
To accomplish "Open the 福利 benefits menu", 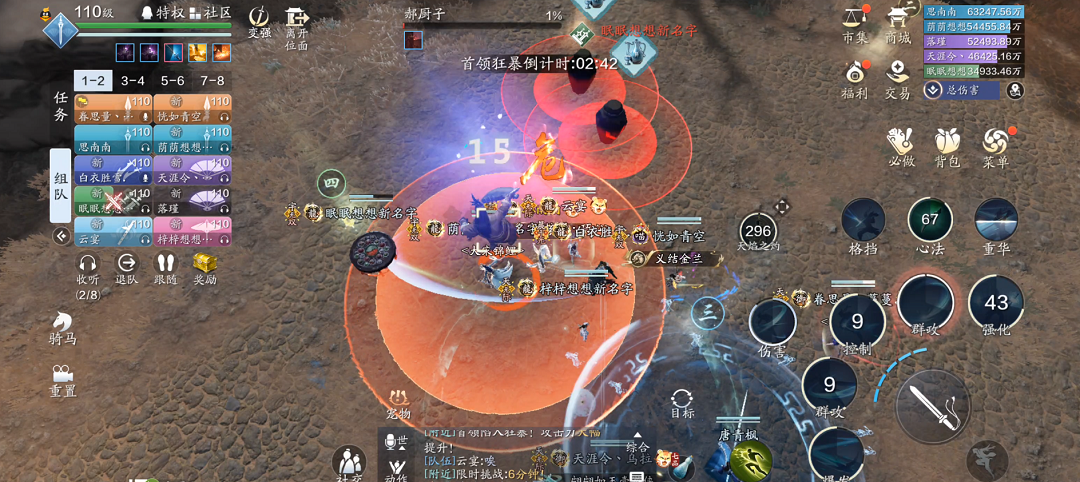I will 855,80.
